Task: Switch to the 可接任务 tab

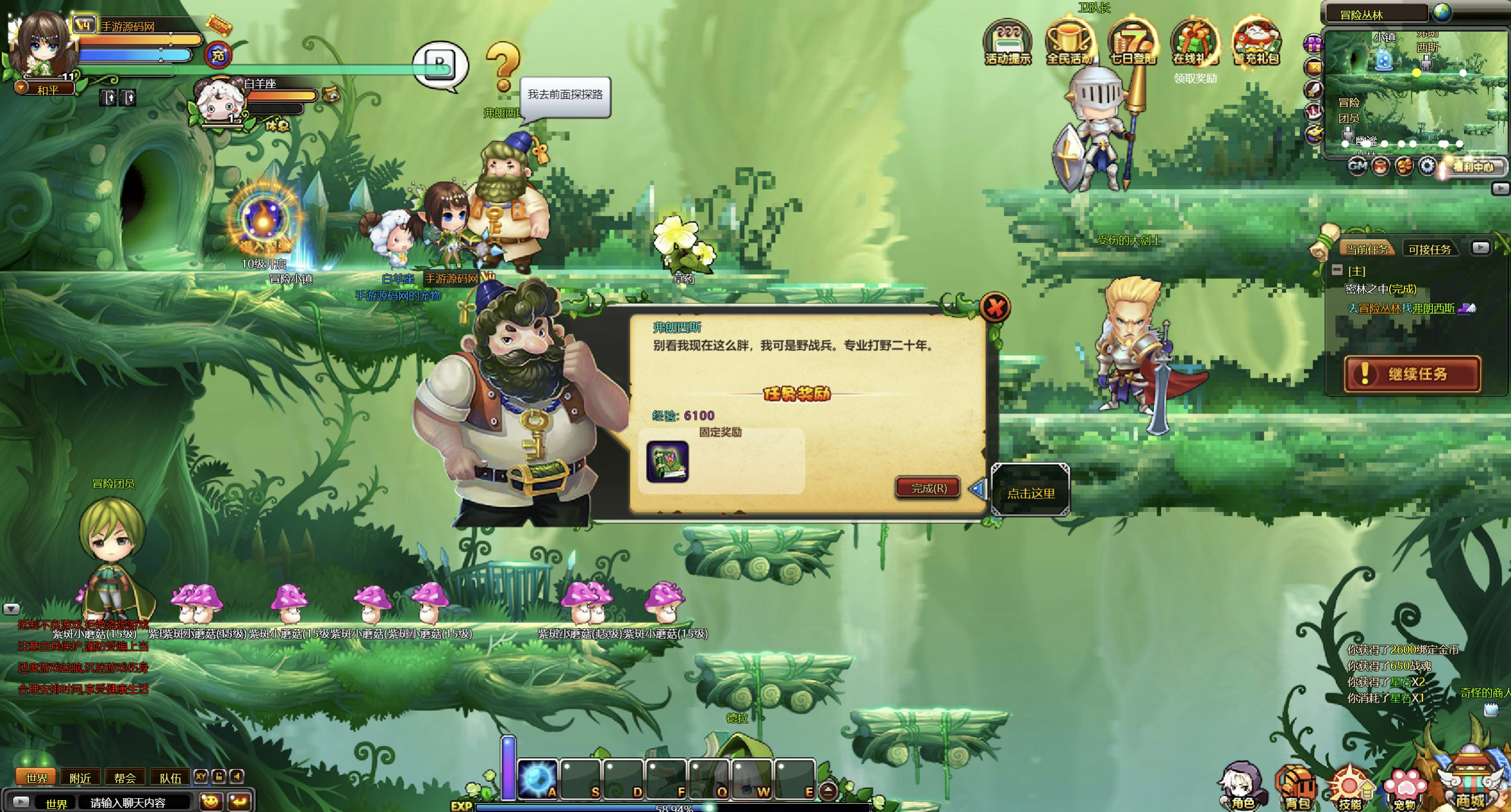Action: coord(1430,249)
